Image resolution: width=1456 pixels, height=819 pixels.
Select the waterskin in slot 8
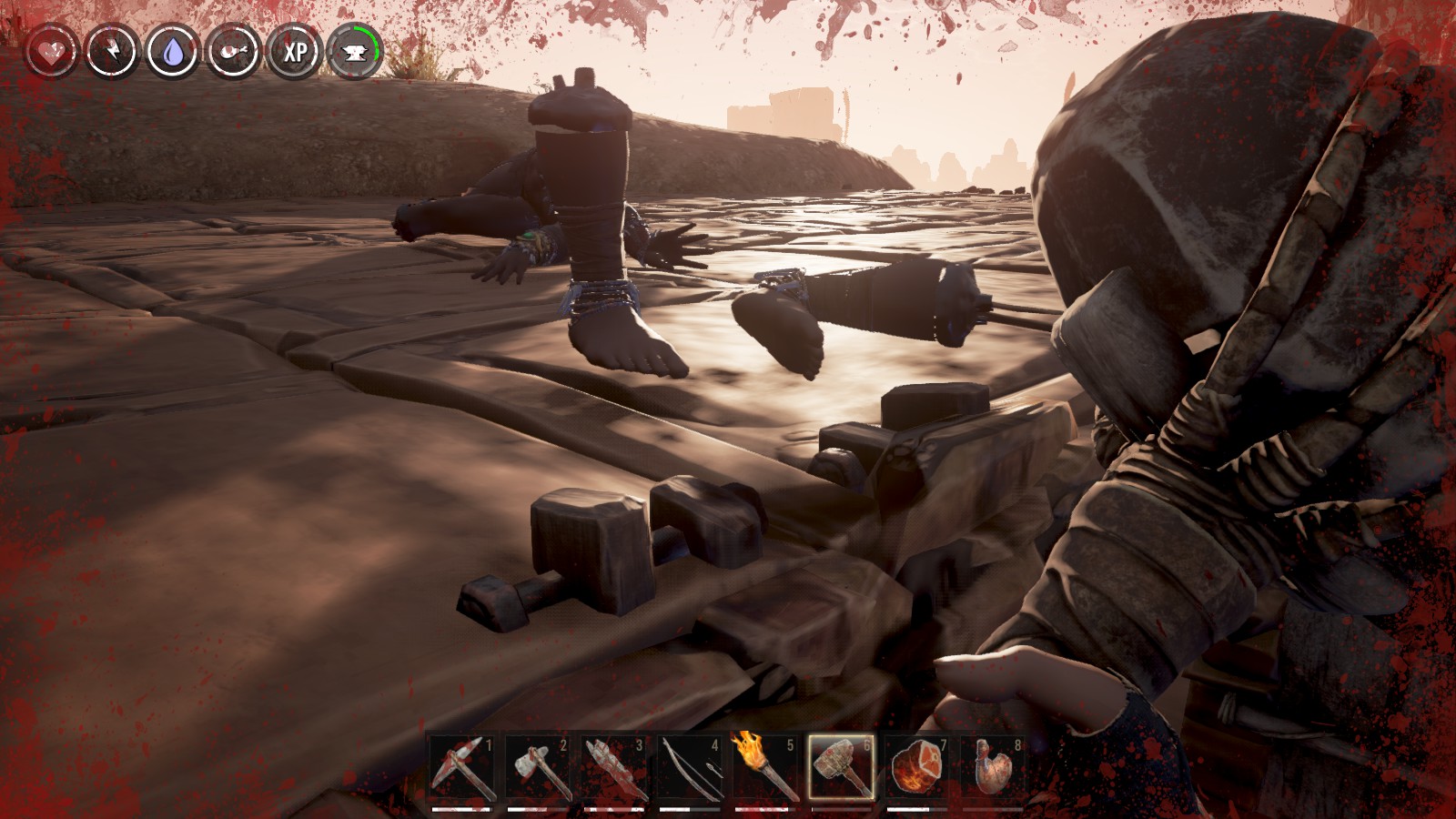click(x=992, y=769)
